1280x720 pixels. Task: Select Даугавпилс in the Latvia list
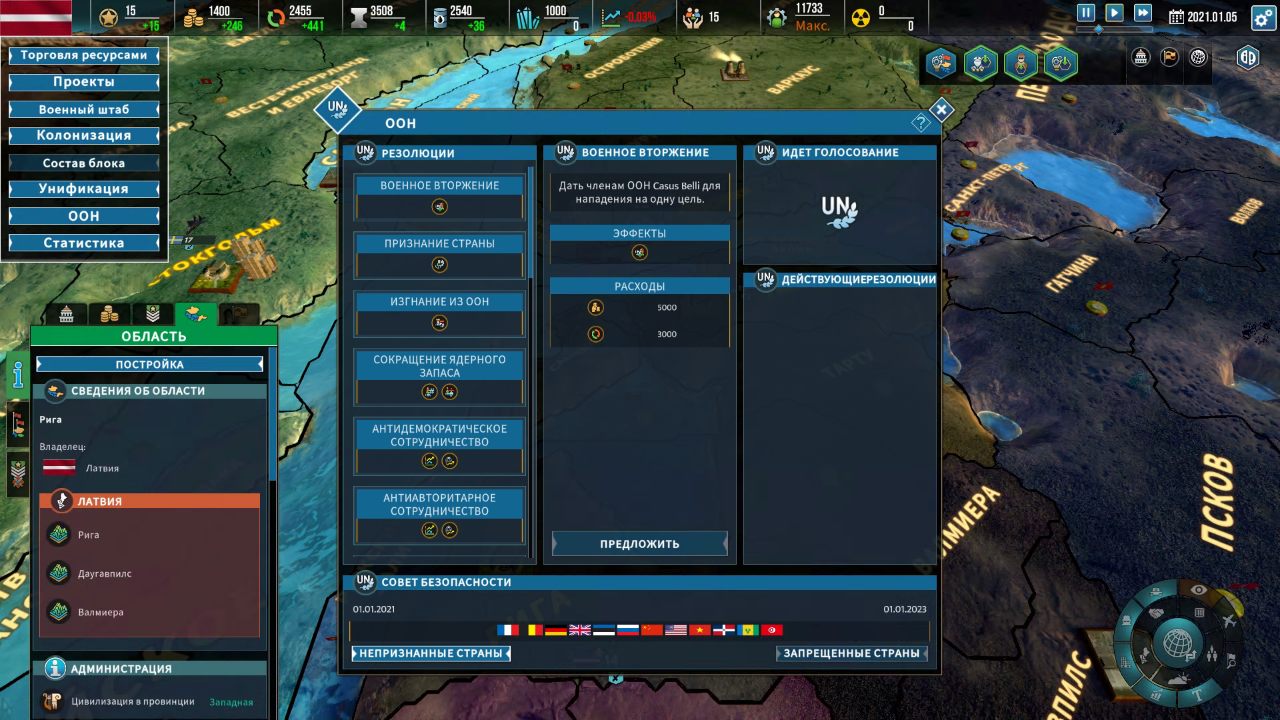(104, 574)
